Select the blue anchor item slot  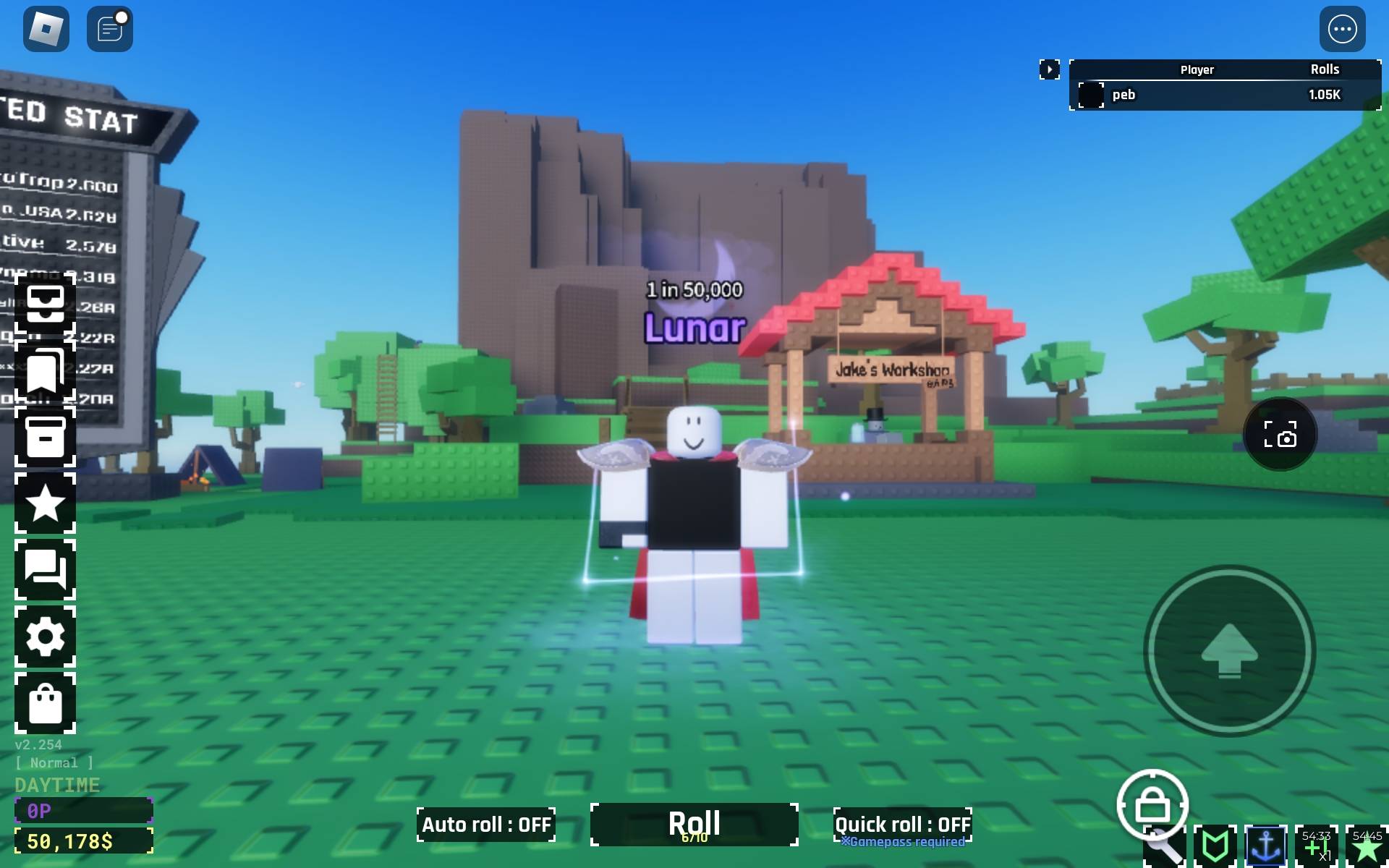[x=1265, y=845]
